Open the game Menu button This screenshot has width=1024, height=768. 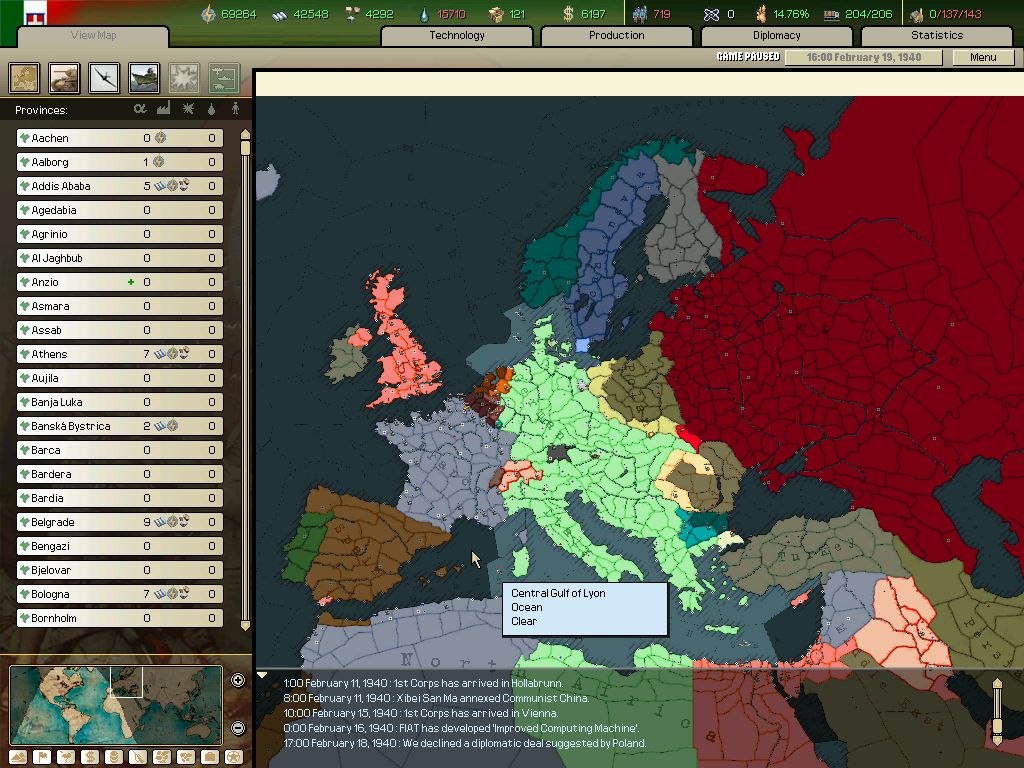pos(983,57)
